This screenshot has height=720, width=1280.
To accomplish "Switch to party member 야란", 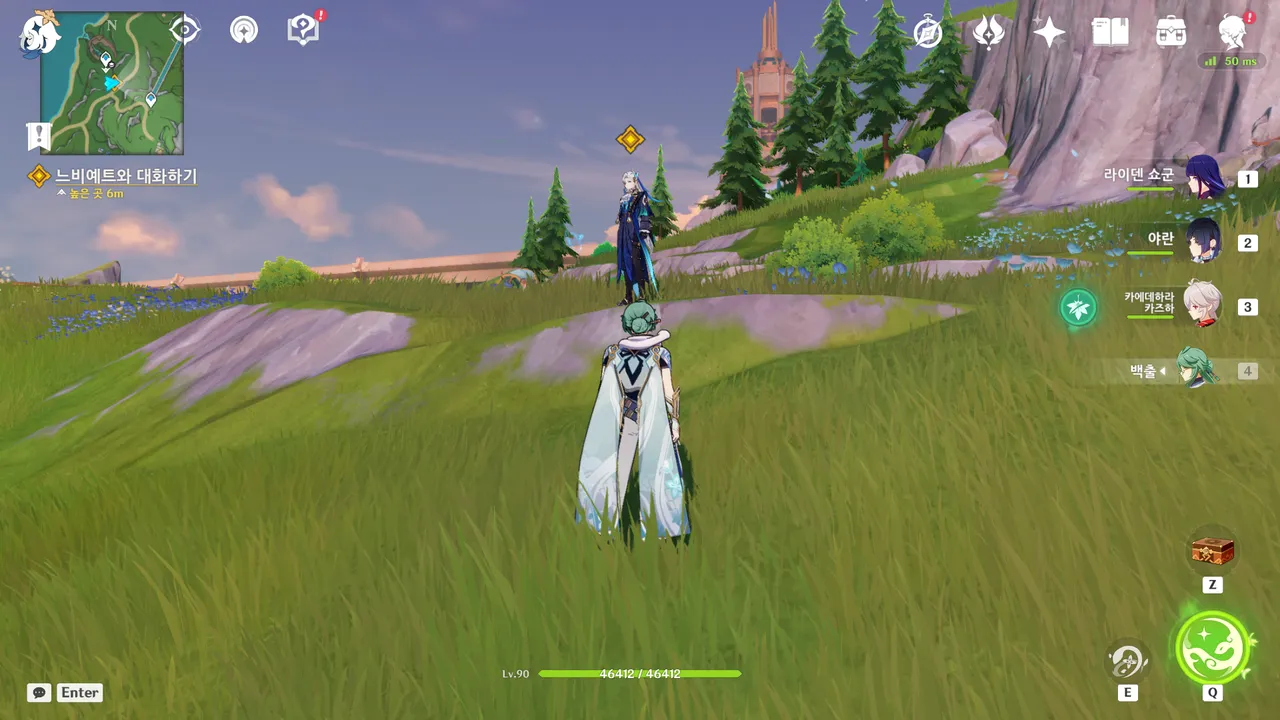I will [1204, 241].
